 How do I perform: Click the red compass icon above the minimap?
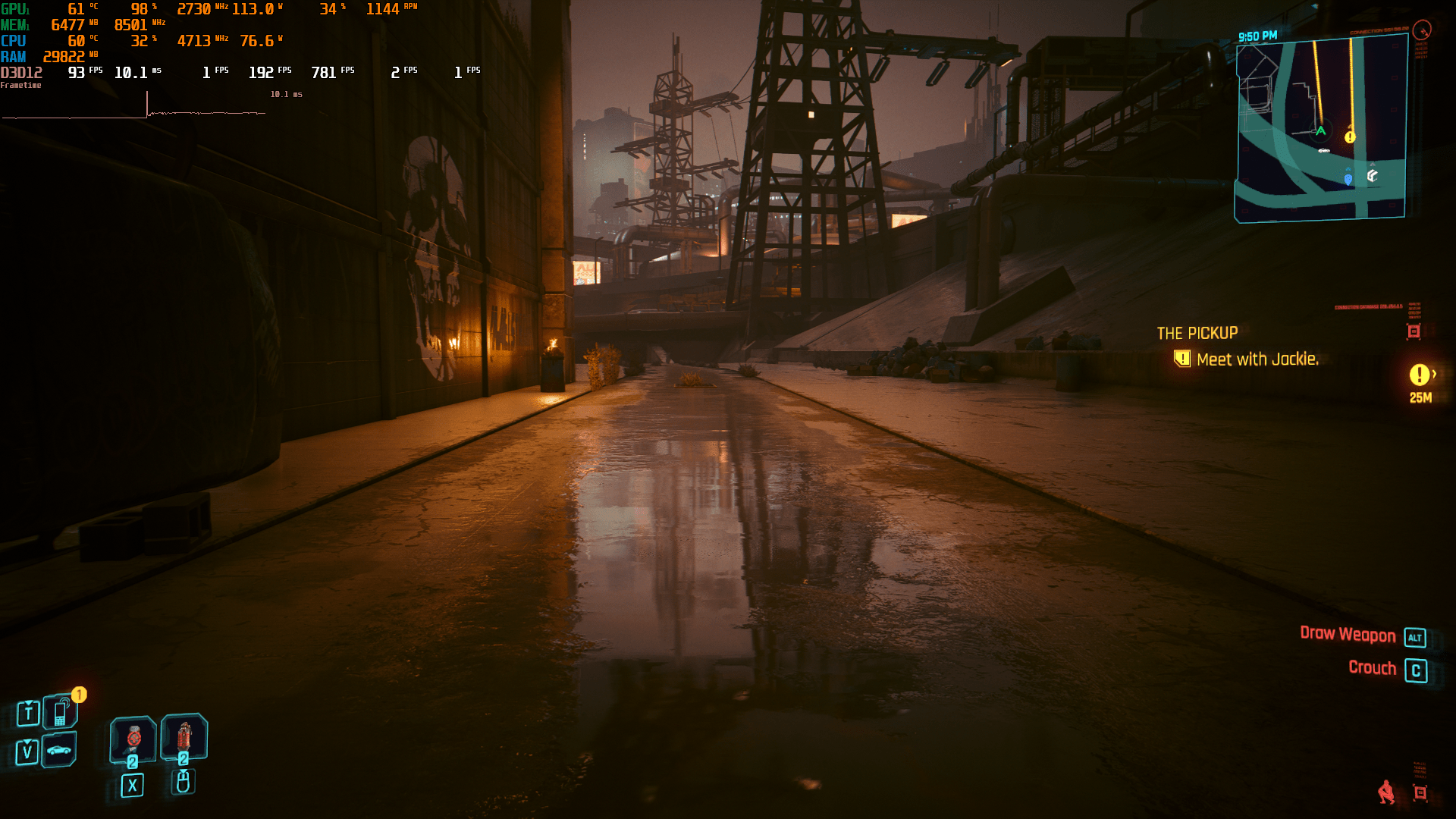pyautogui.click(x=1422, y=30)
